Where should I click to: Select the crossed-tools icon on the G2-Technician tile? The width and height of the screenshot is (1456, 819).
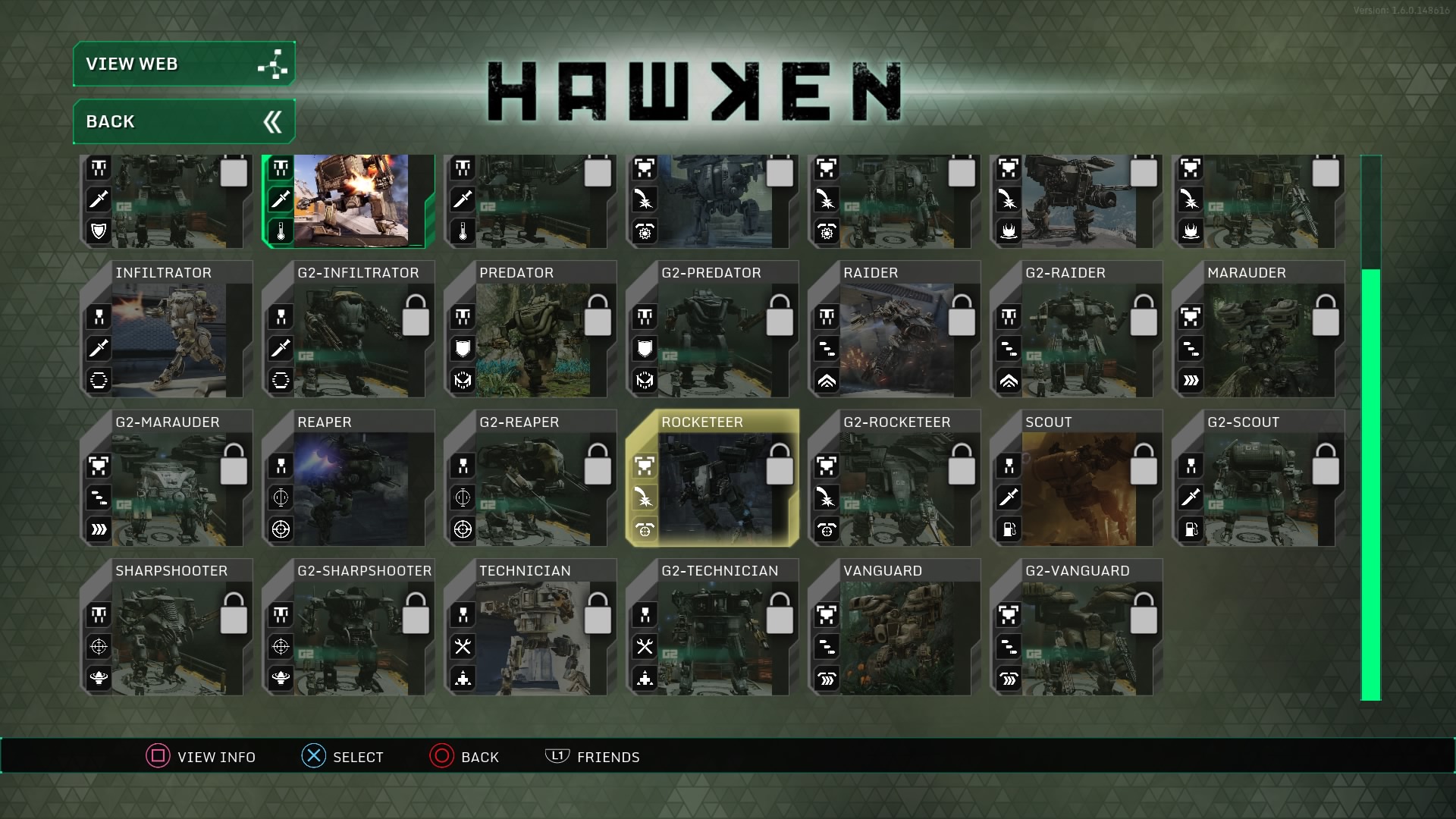(x=645, y=647)
